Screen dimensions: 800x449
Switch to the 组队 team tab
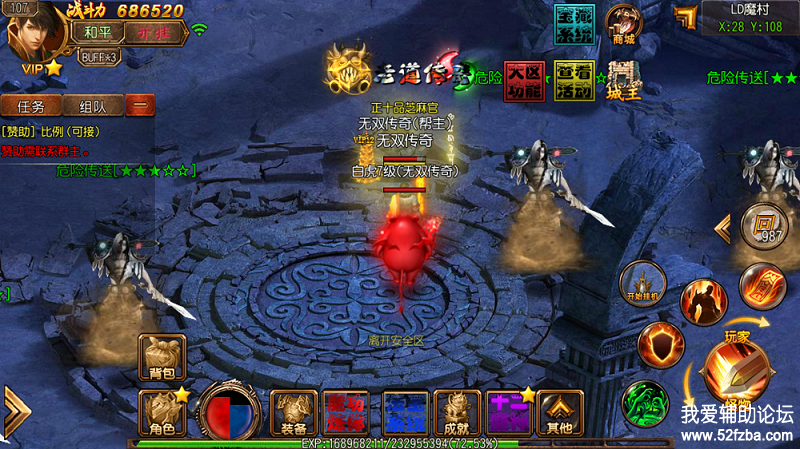coord(93,106)
